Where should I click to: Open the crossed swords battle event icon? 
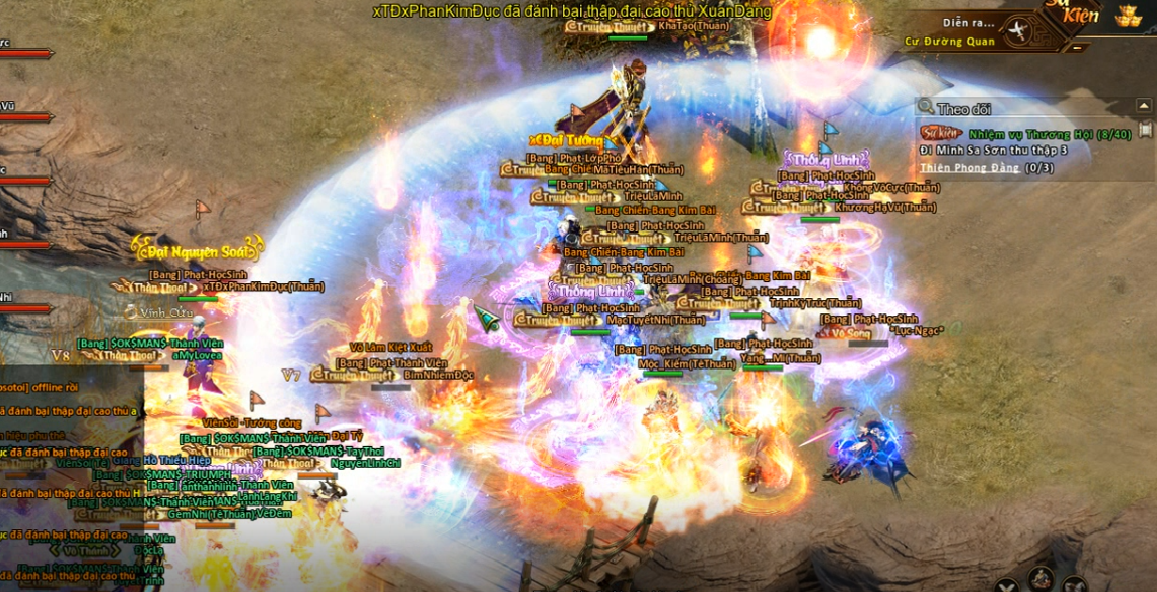click(x=1017, y=31)
